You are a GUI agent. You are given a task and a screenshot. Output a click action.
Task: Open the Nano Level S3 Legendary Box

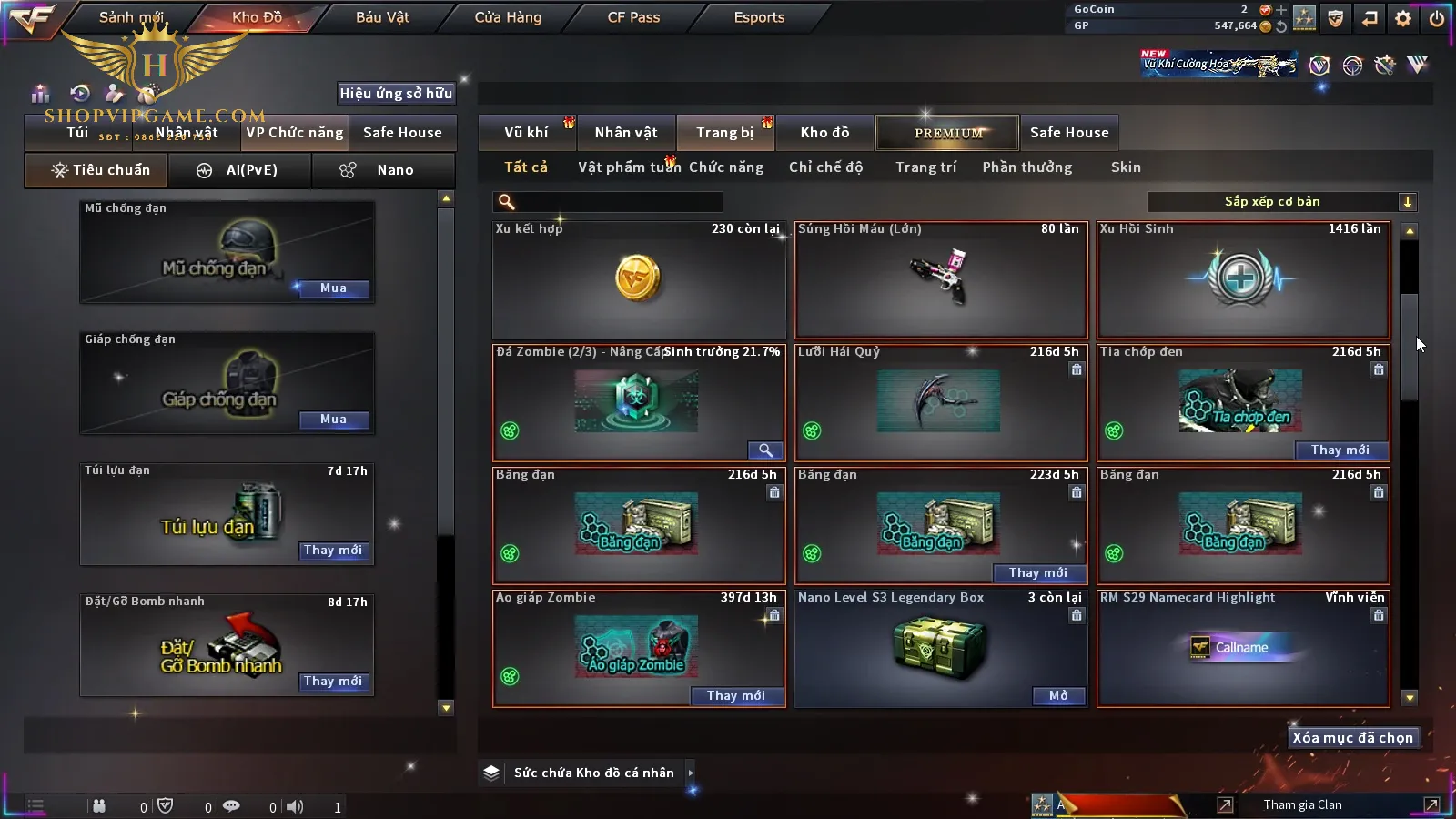1058,696
